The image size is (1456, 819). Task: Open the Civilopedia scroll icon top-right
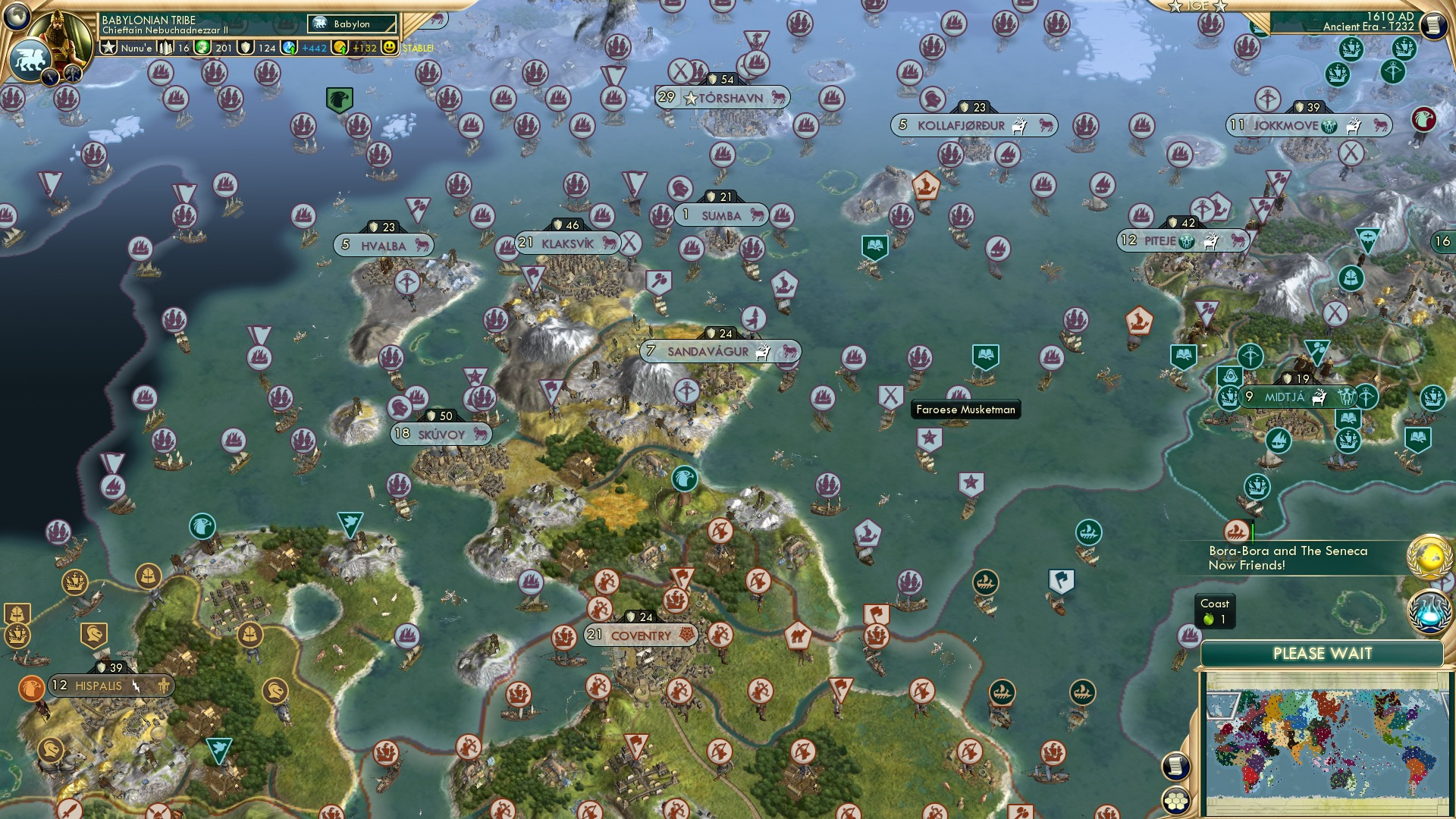pyautogui.click(x=1432, y=25)
